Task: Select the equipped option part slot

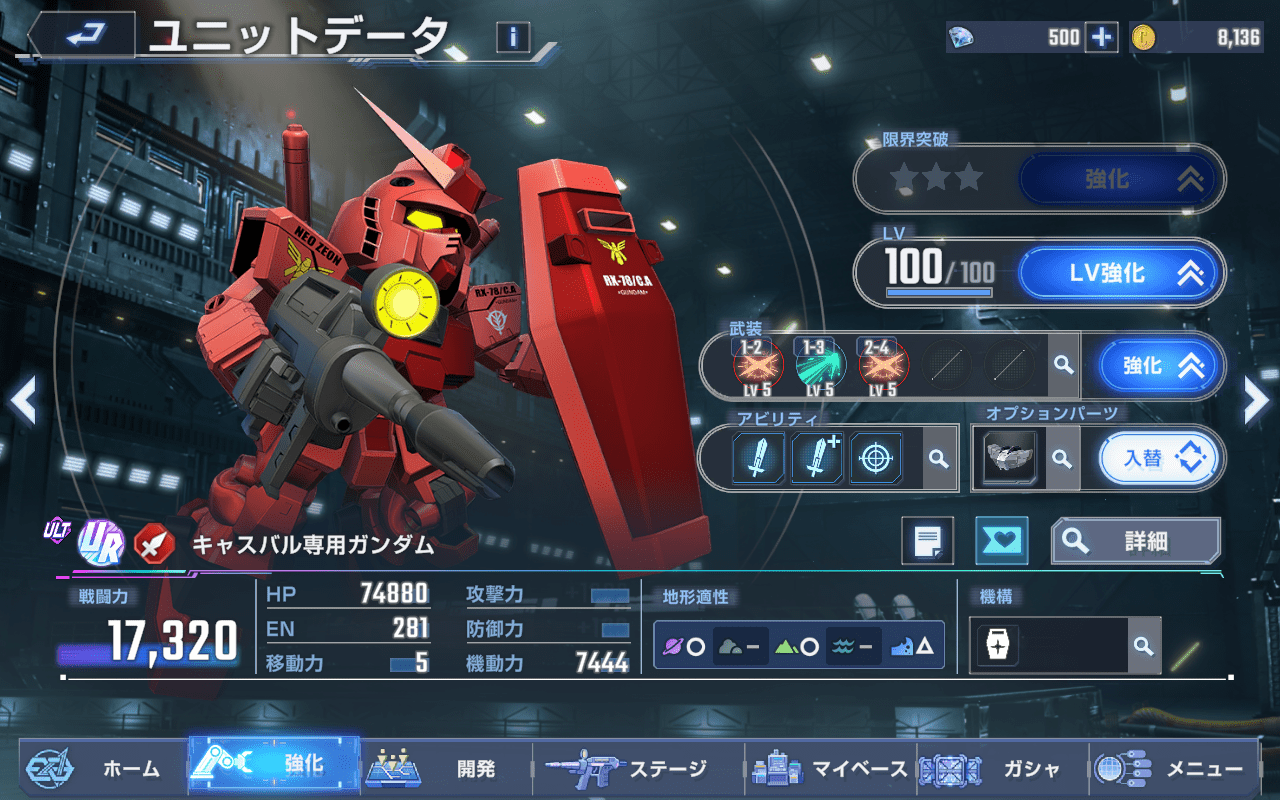Action: [x=1009, y=458]
